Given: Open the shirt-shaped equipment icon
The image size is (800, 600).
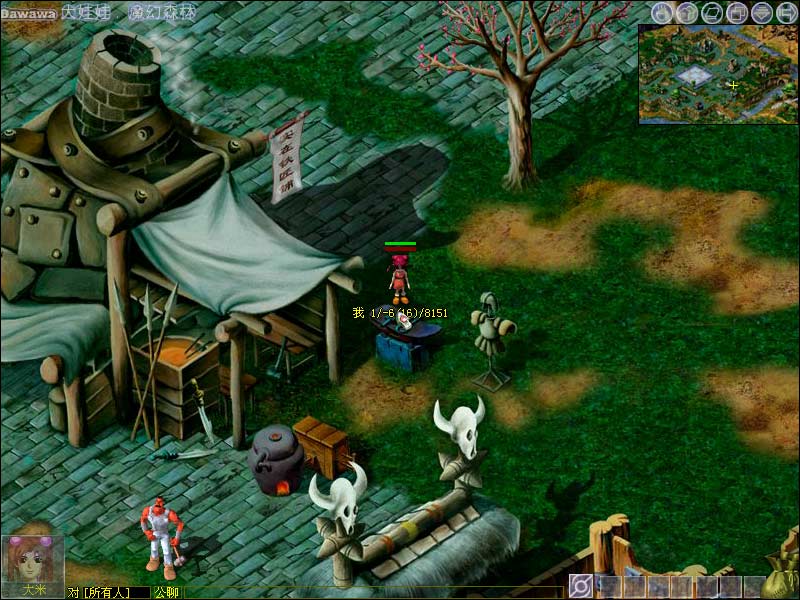Looking at the screenshot, I should click(x=687, y=13).
